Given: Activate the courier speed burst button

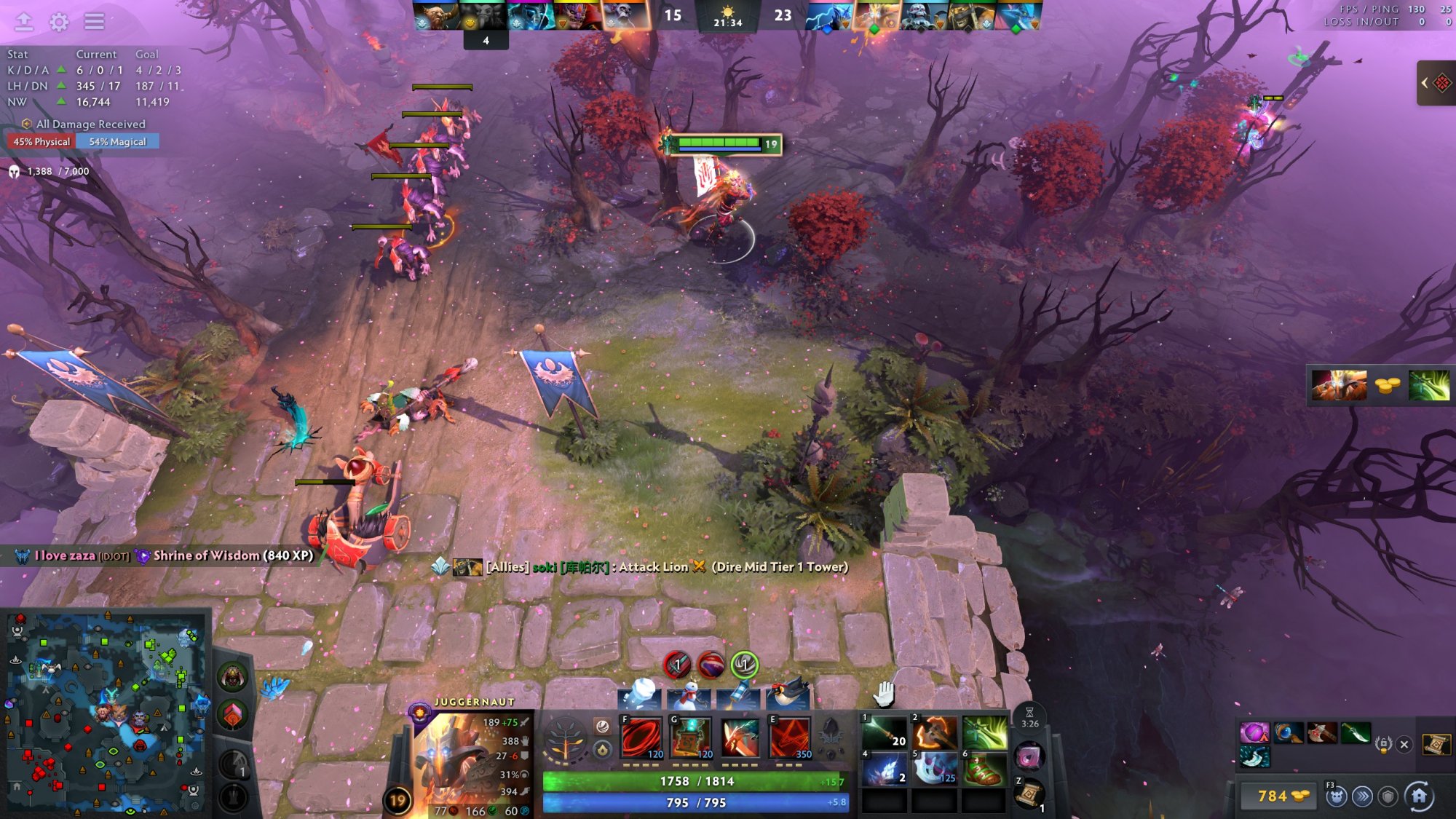Looking at the screenshot, I should [1361, 797].
